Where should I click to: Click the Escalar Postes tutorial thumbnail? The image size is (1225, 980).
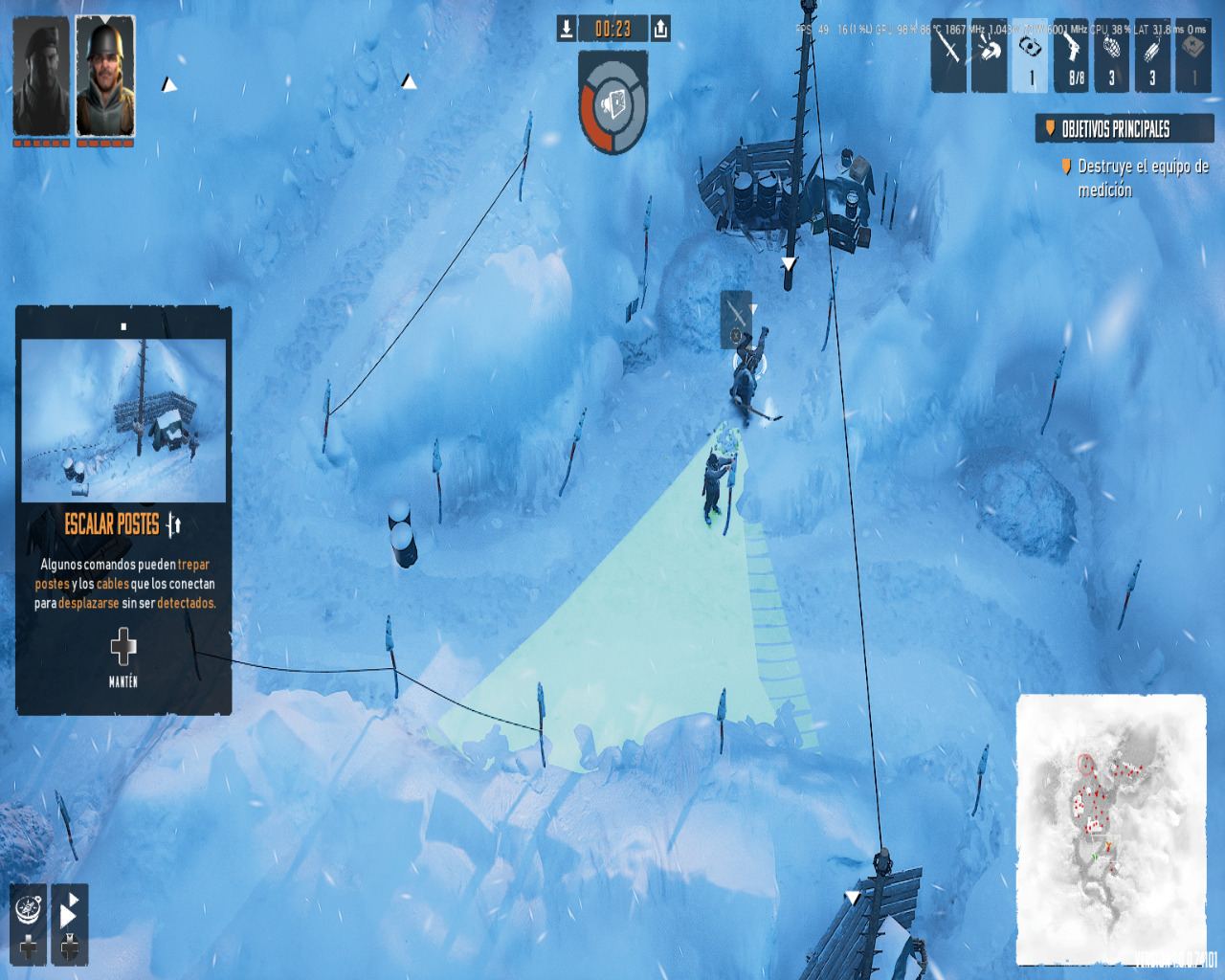click(123, 419)
